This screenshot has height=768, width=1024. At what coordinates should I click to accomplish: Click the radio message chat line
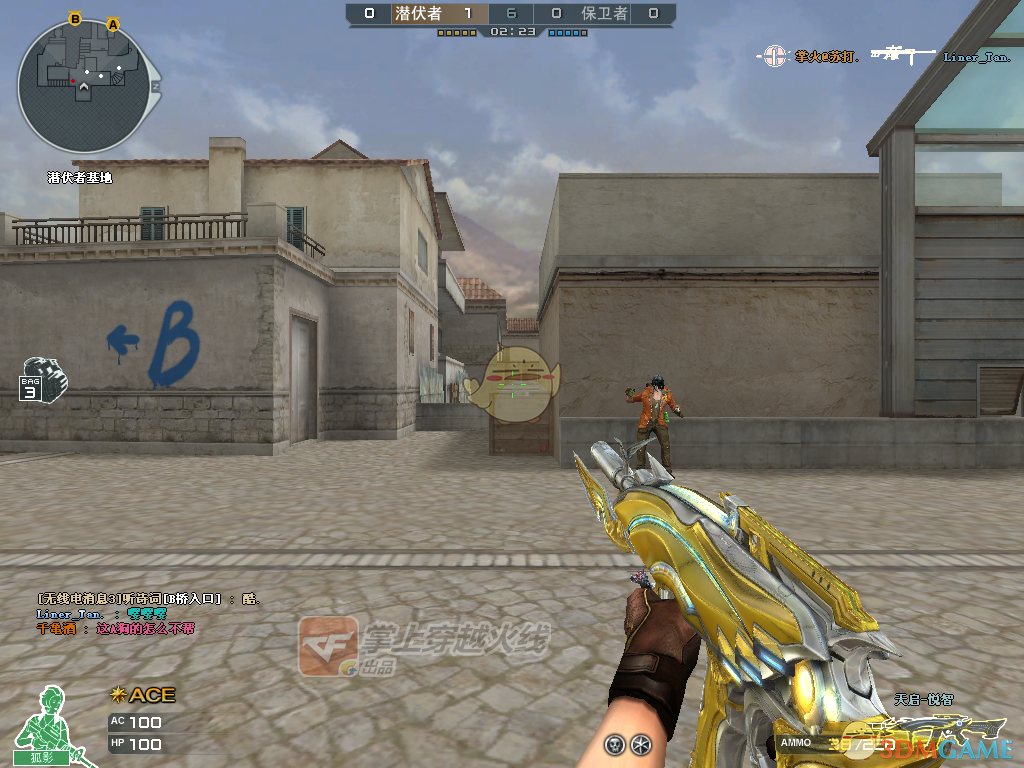click(148, 598)
